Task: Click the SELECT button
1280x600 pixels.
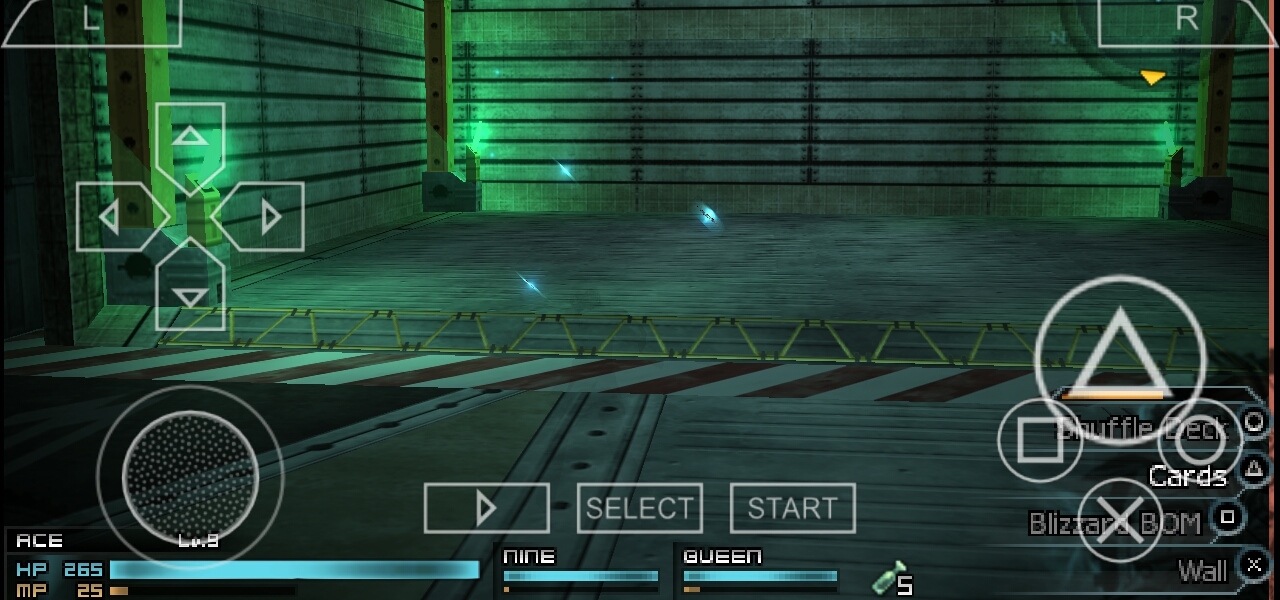Action: [x=640, y=508]
